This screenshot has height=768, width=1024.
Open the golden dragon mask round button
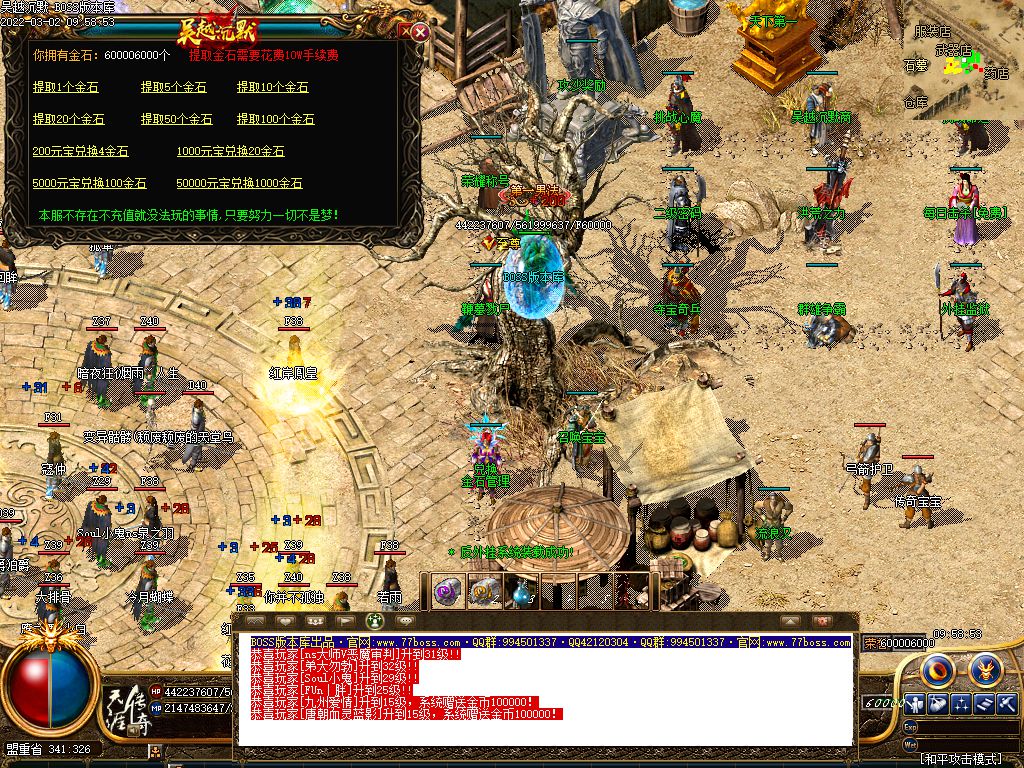click(x=985, y=667)
